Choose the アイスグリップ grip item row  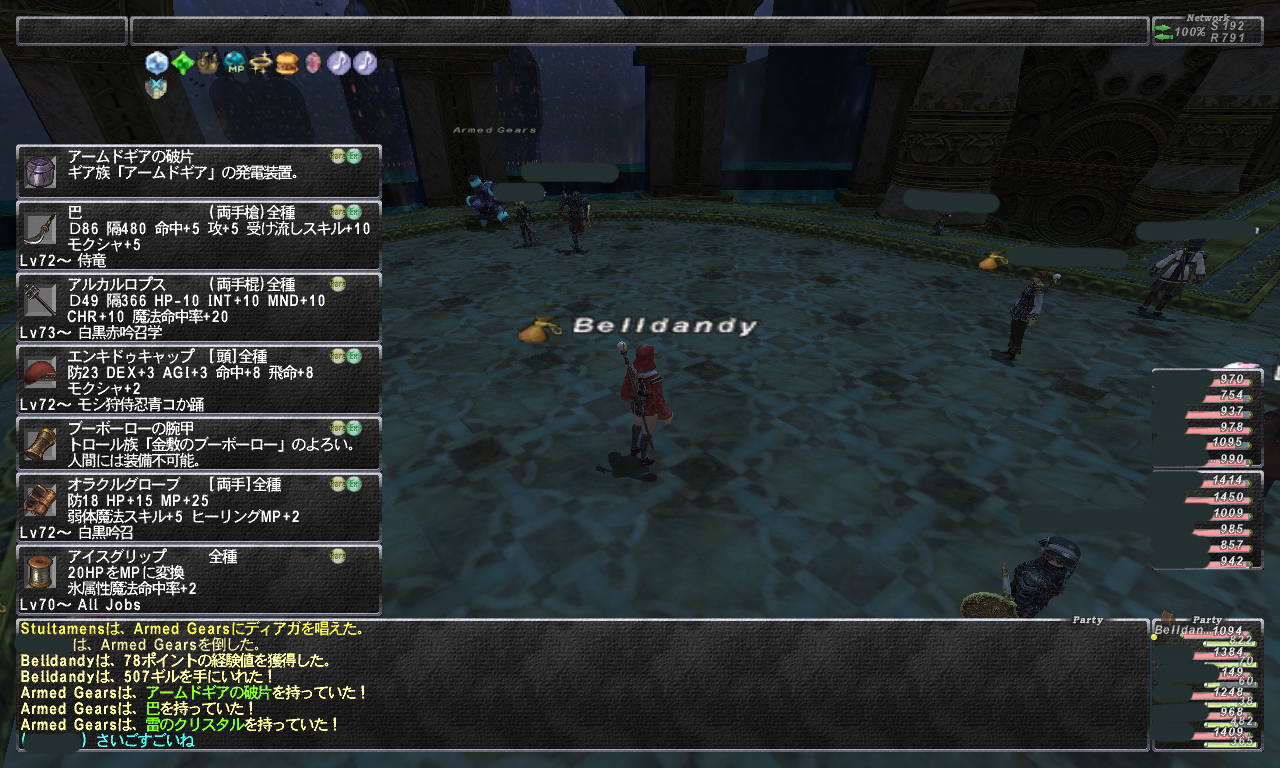[199, 580]
